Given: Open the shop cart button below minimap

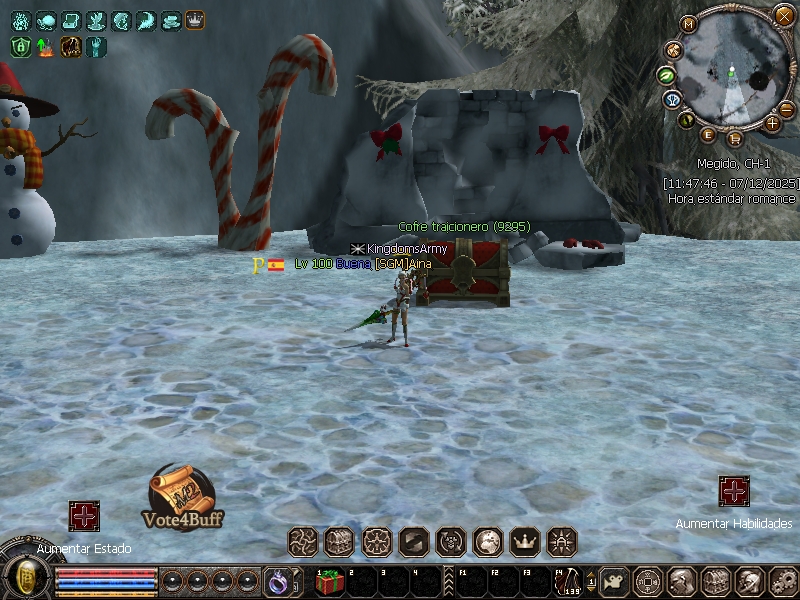Looking at the screenshot, I should tap(735, 138).
